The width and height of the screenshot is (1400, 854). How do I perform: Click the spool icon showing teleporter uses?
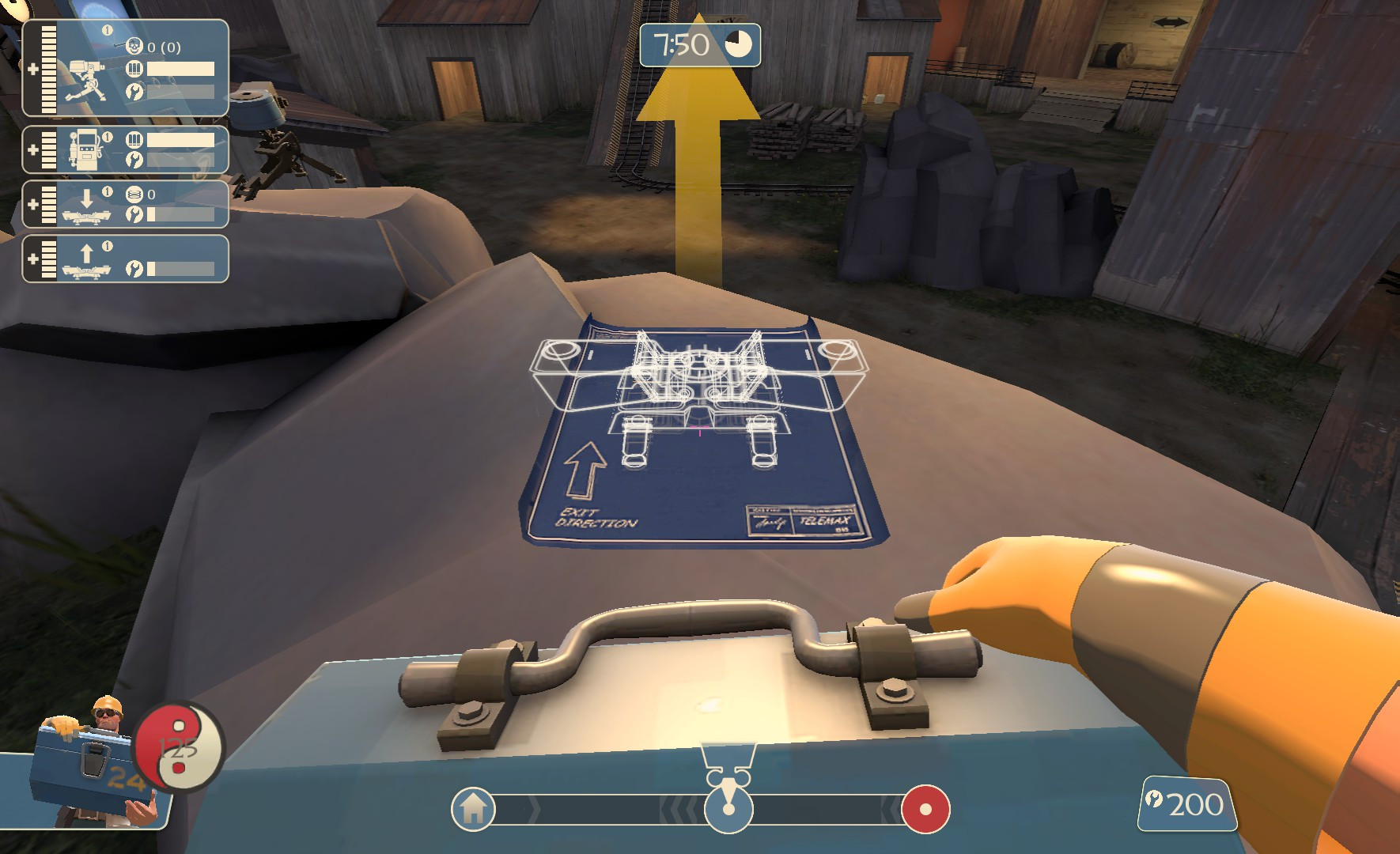[x=133, y=193]
